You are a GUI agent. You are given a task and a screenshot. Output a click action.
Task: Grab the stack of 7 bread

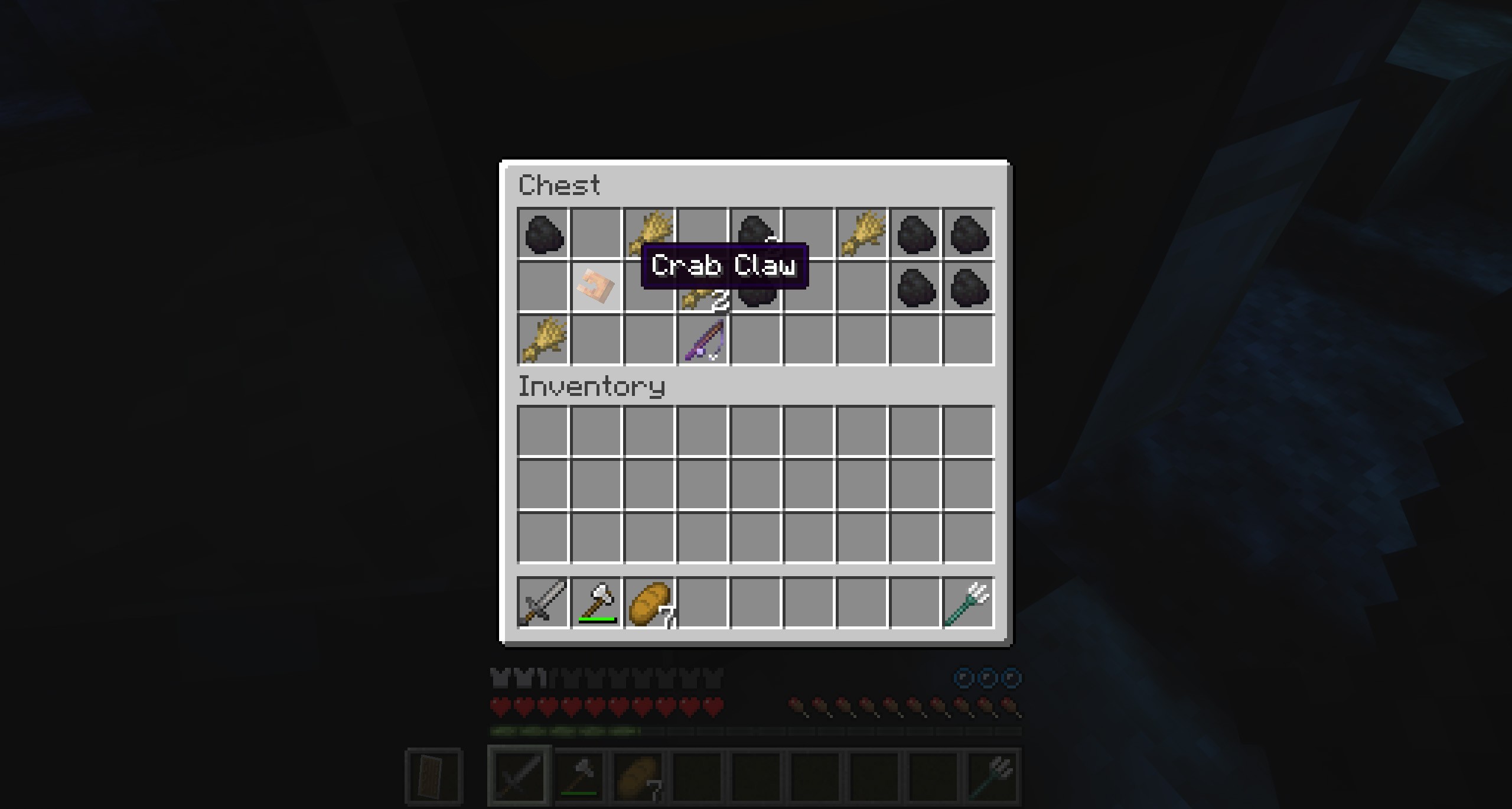(x=649, y=603)
